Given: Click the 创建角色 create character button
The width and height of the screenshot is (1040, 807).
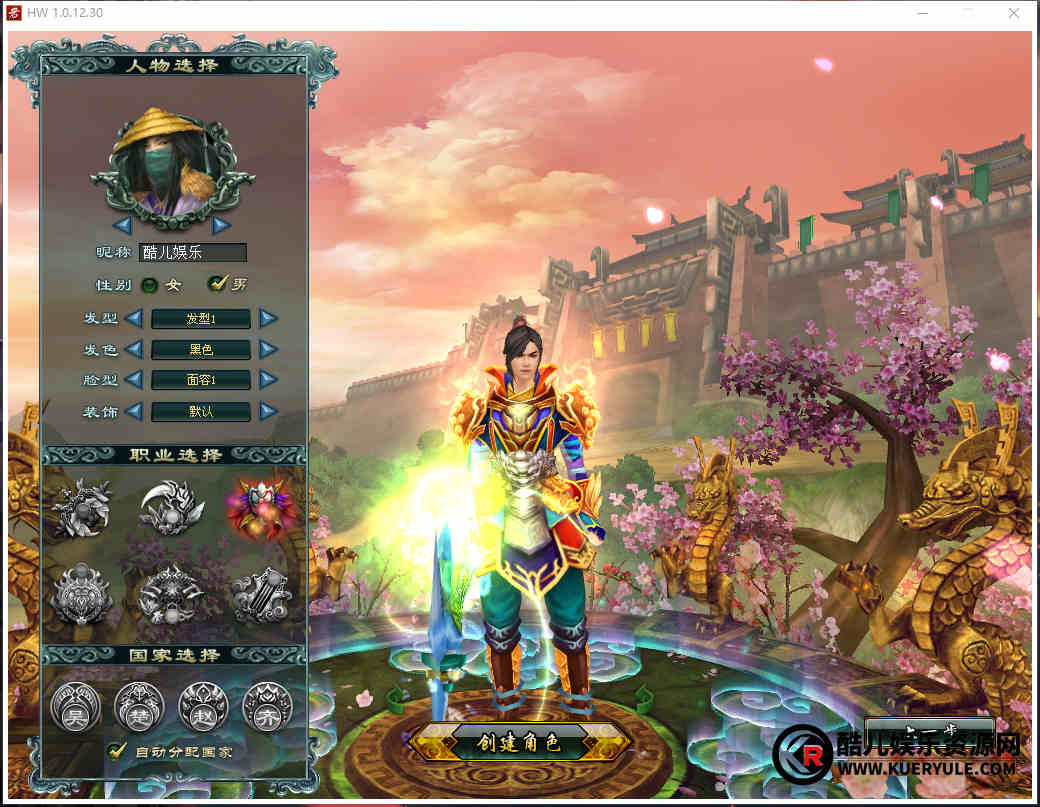Looking at the screenshot, I should [x=519, y=743].
